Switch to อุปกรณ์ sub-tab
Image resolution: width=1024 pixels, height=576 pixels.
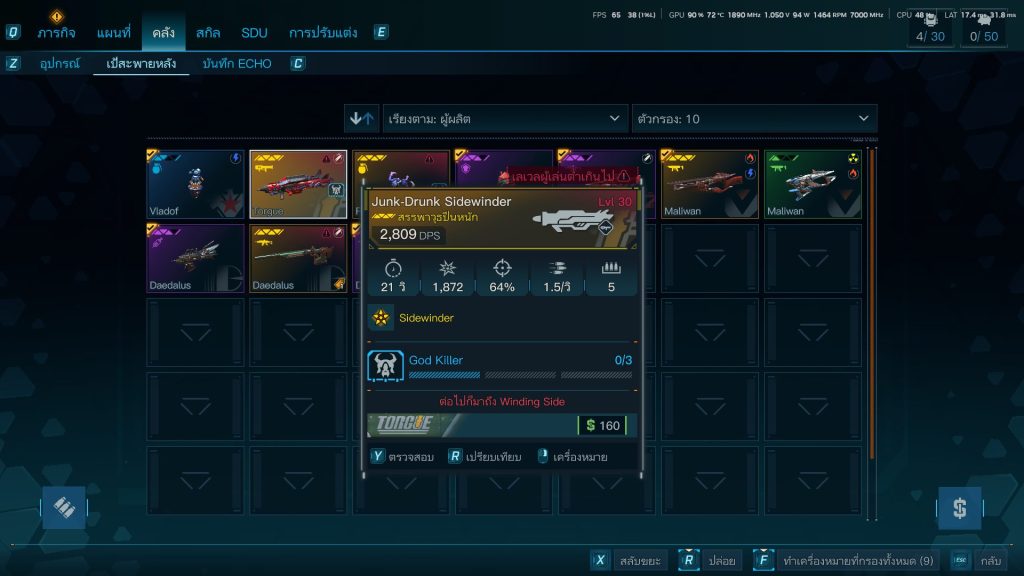(x=60, y=64)
